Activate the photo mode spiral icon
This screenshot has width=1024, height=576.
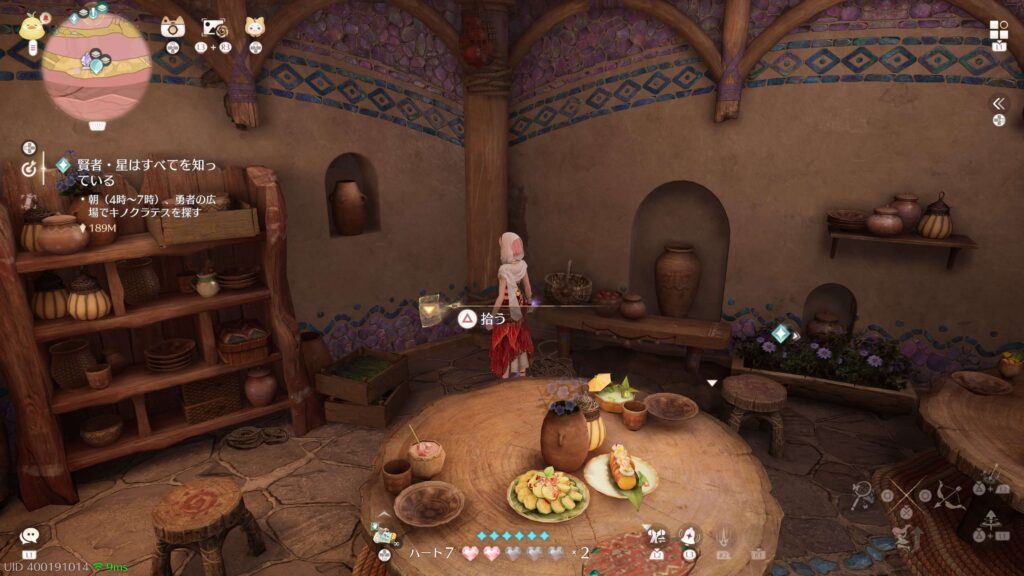click(x=215, y=27)
